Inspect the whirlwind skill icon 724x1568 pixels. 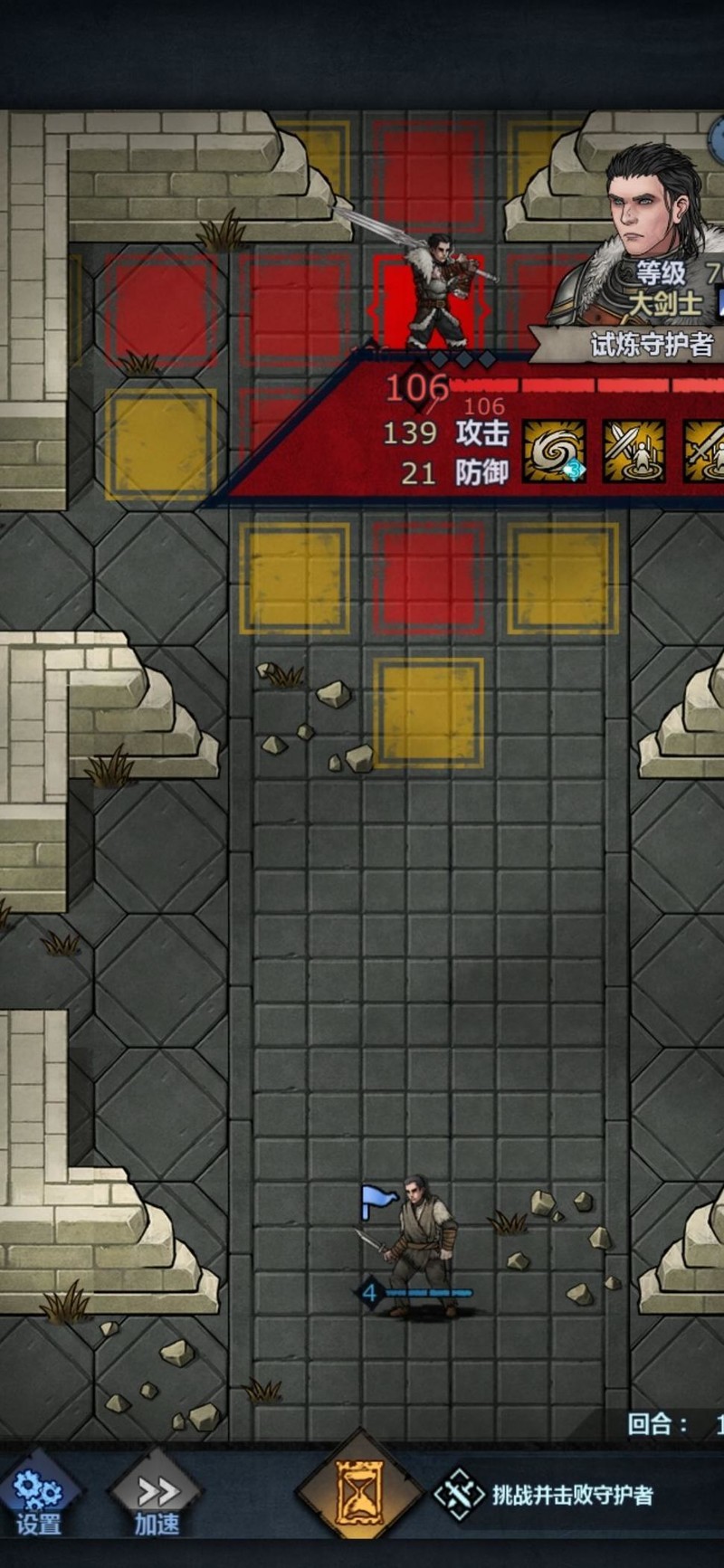click(553, 451)
